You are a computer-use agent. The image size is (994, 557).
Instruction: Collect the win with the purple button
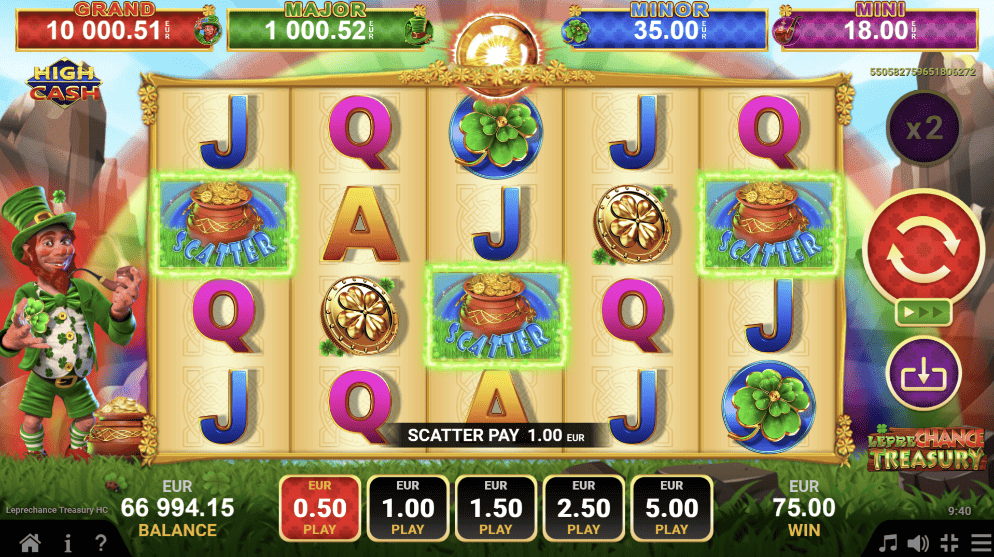(923, 374)
